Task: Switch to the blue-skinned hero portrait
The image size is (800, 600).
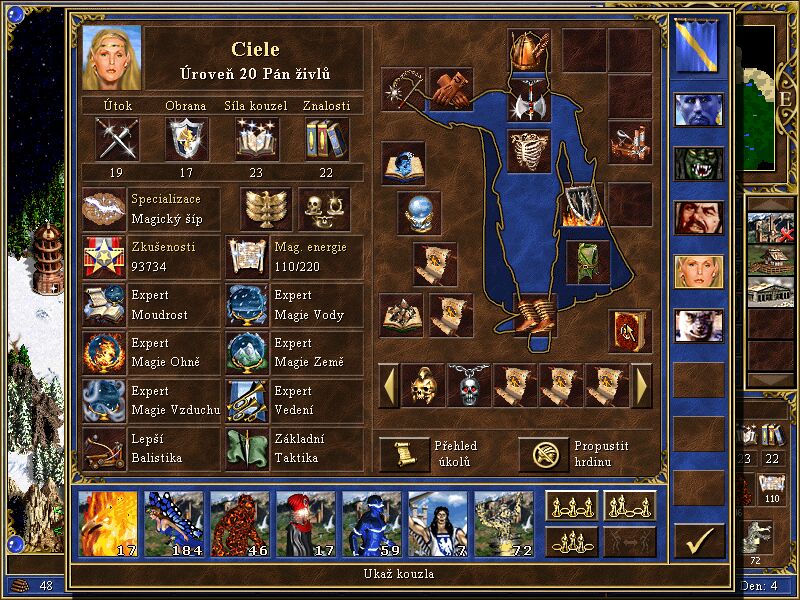Action: click(x=699, y=108)
